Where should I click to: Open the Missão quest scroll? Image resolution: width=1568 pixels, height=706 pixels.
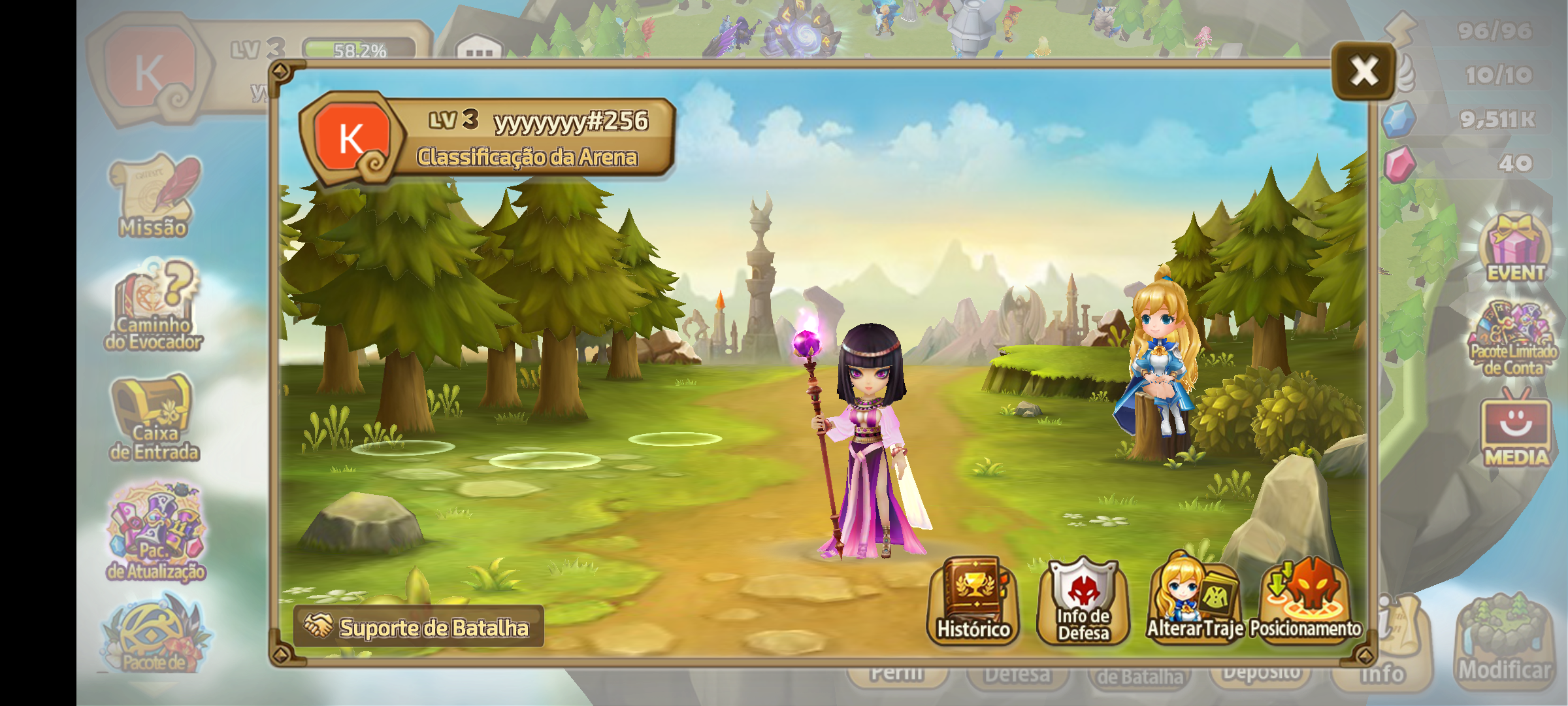(x=154, y=196)
